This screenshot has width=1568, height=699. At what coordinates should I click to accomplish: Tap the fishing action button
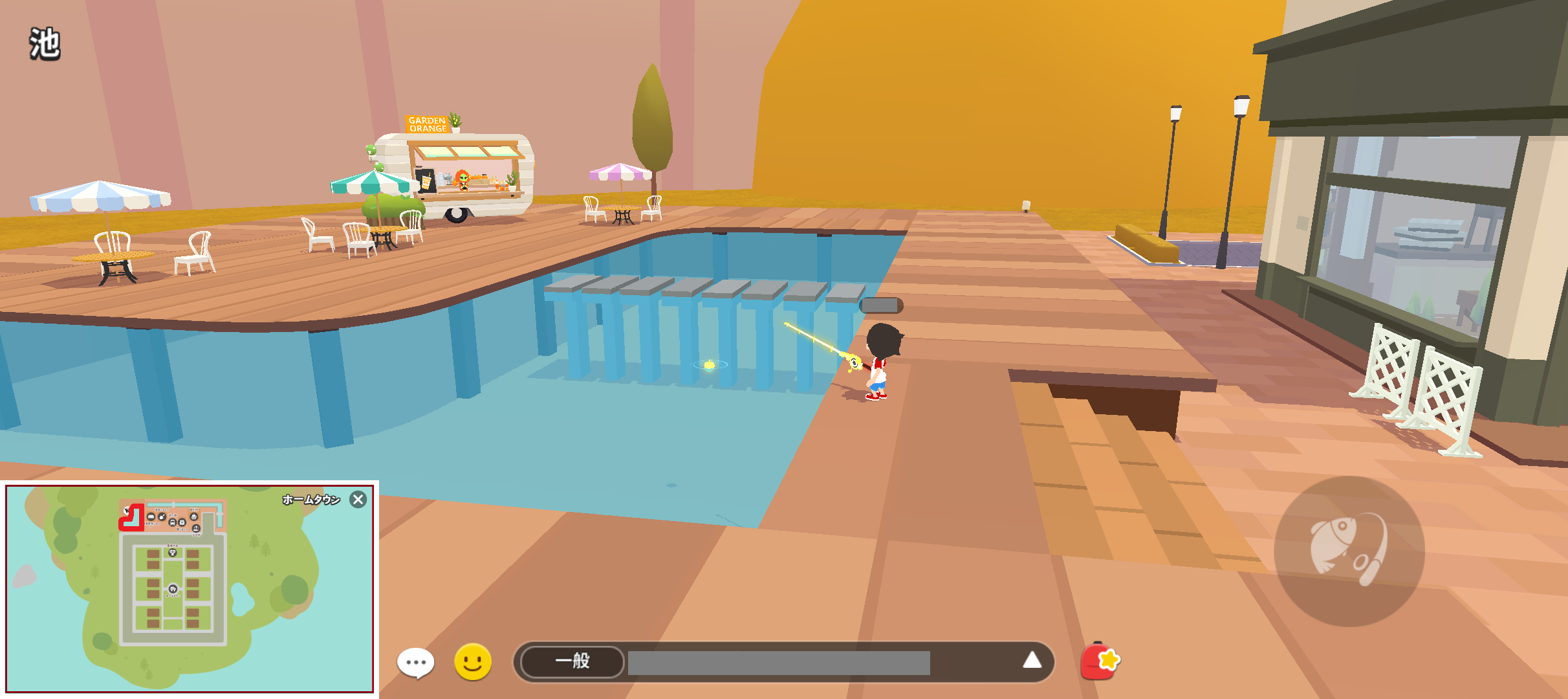coord(1349,551)
